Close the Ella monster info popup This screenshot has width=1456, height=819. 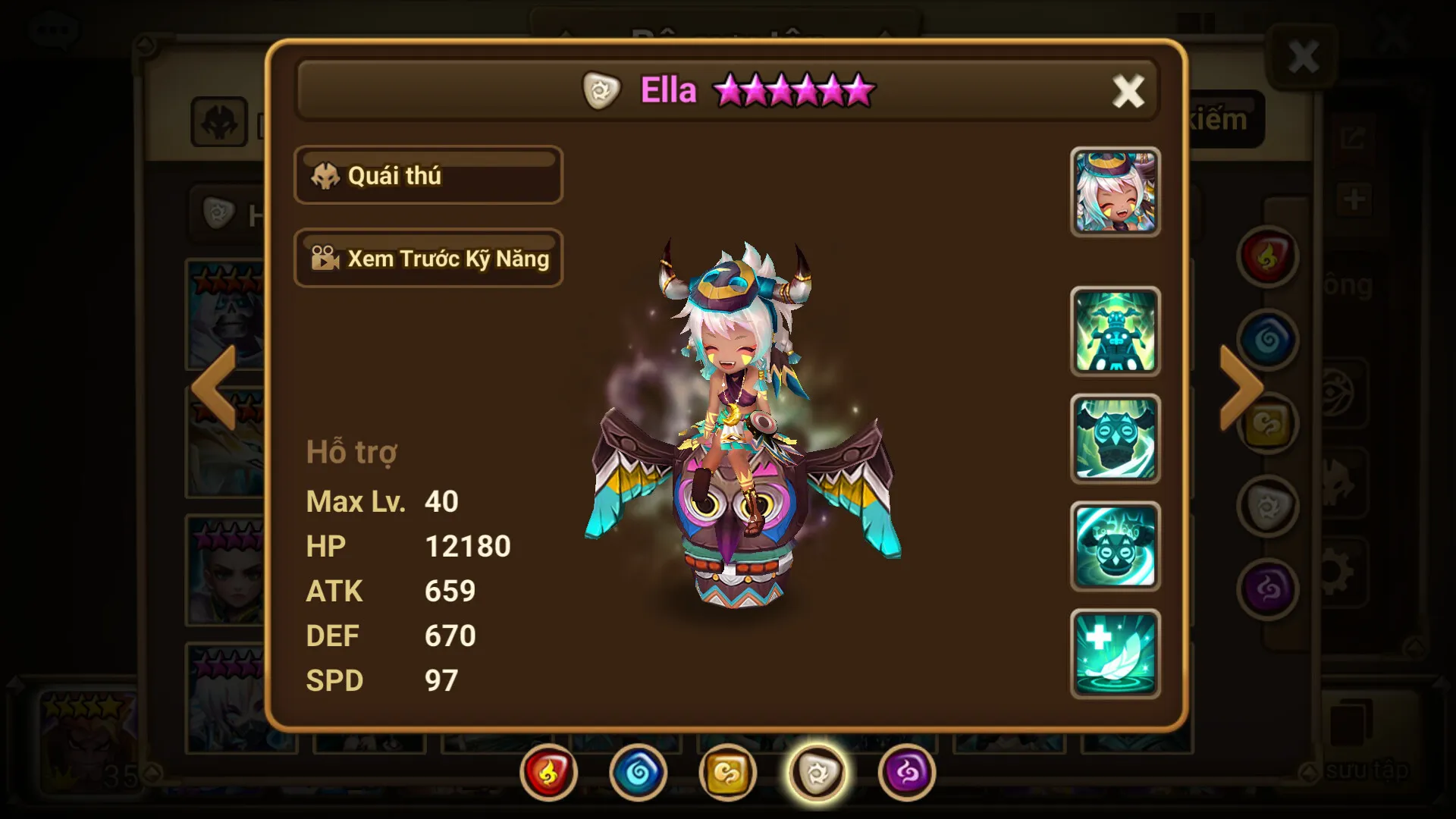tap(1128, 92)
